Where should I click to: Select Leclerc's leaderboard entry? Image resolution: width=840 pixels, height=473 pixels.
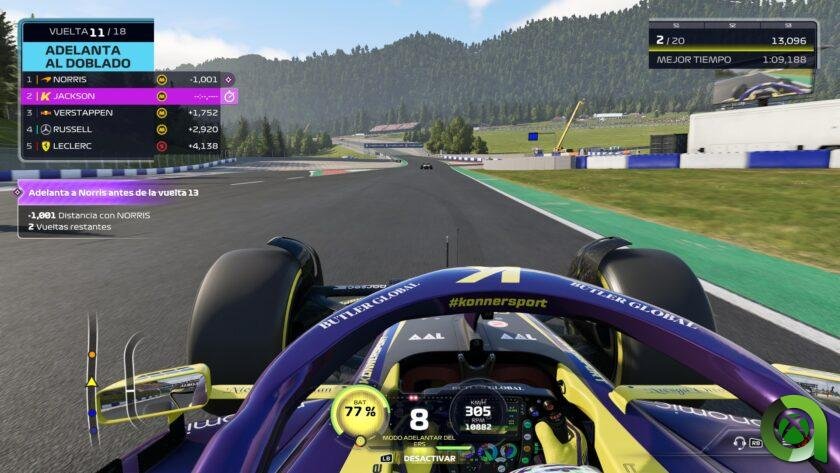point(120,146)
